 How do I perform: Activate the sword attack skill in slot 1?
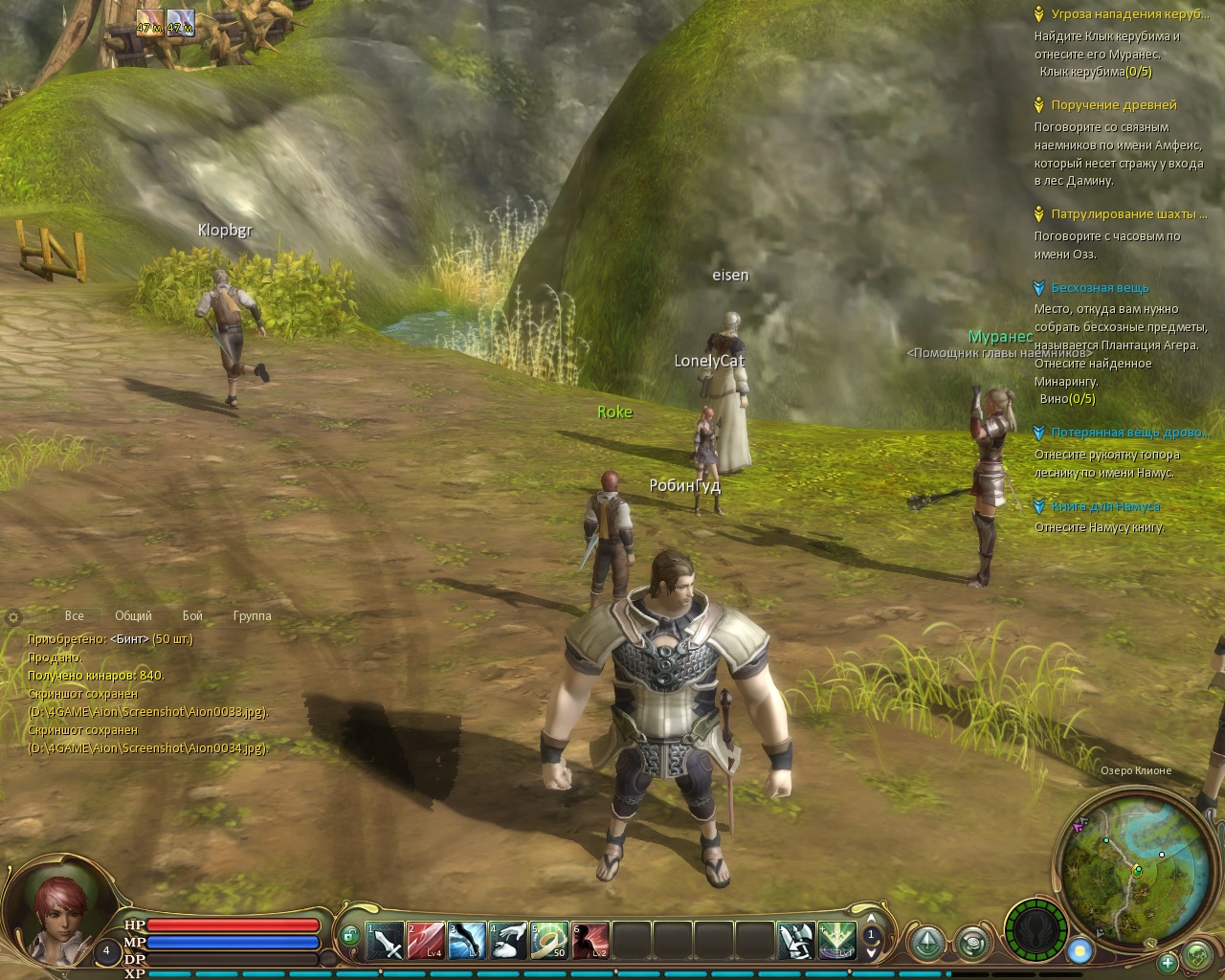pos(385,941)
